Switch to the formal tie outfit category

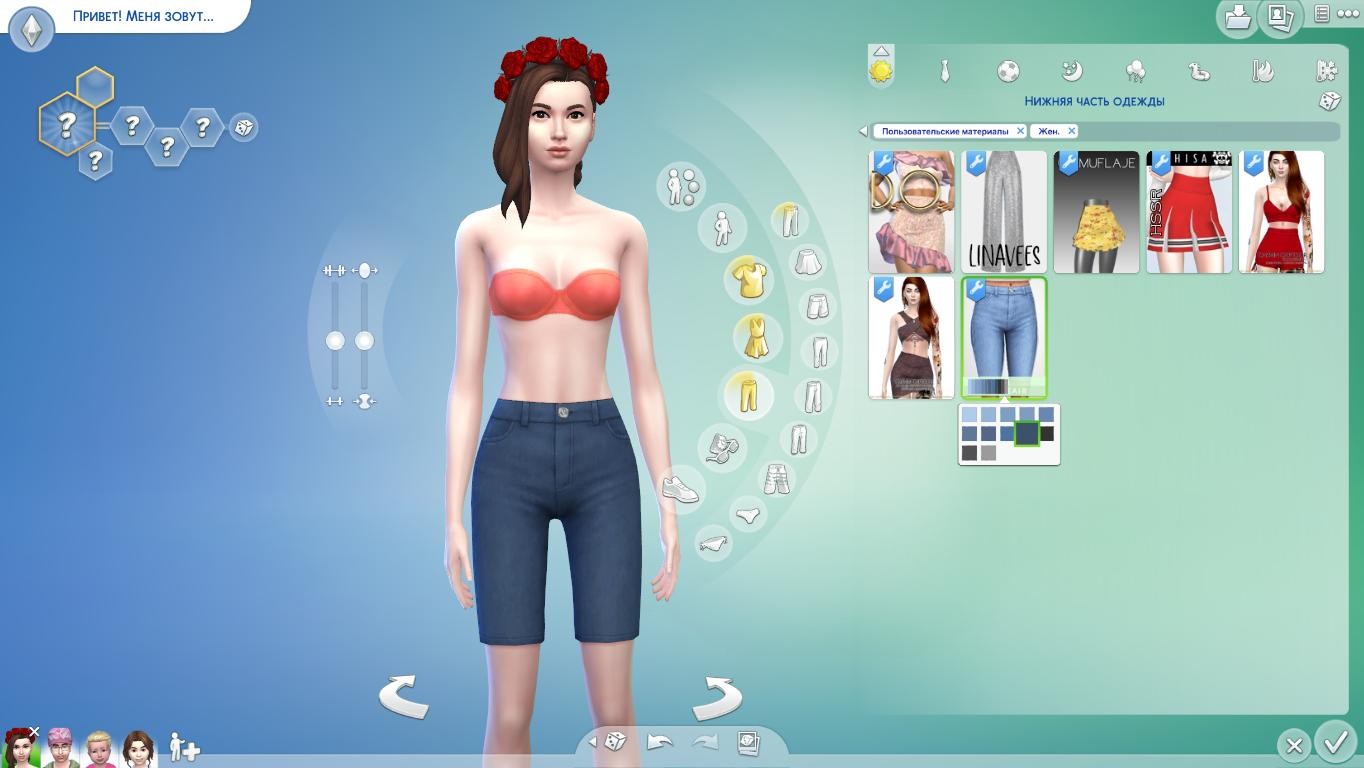pos(944,71)
